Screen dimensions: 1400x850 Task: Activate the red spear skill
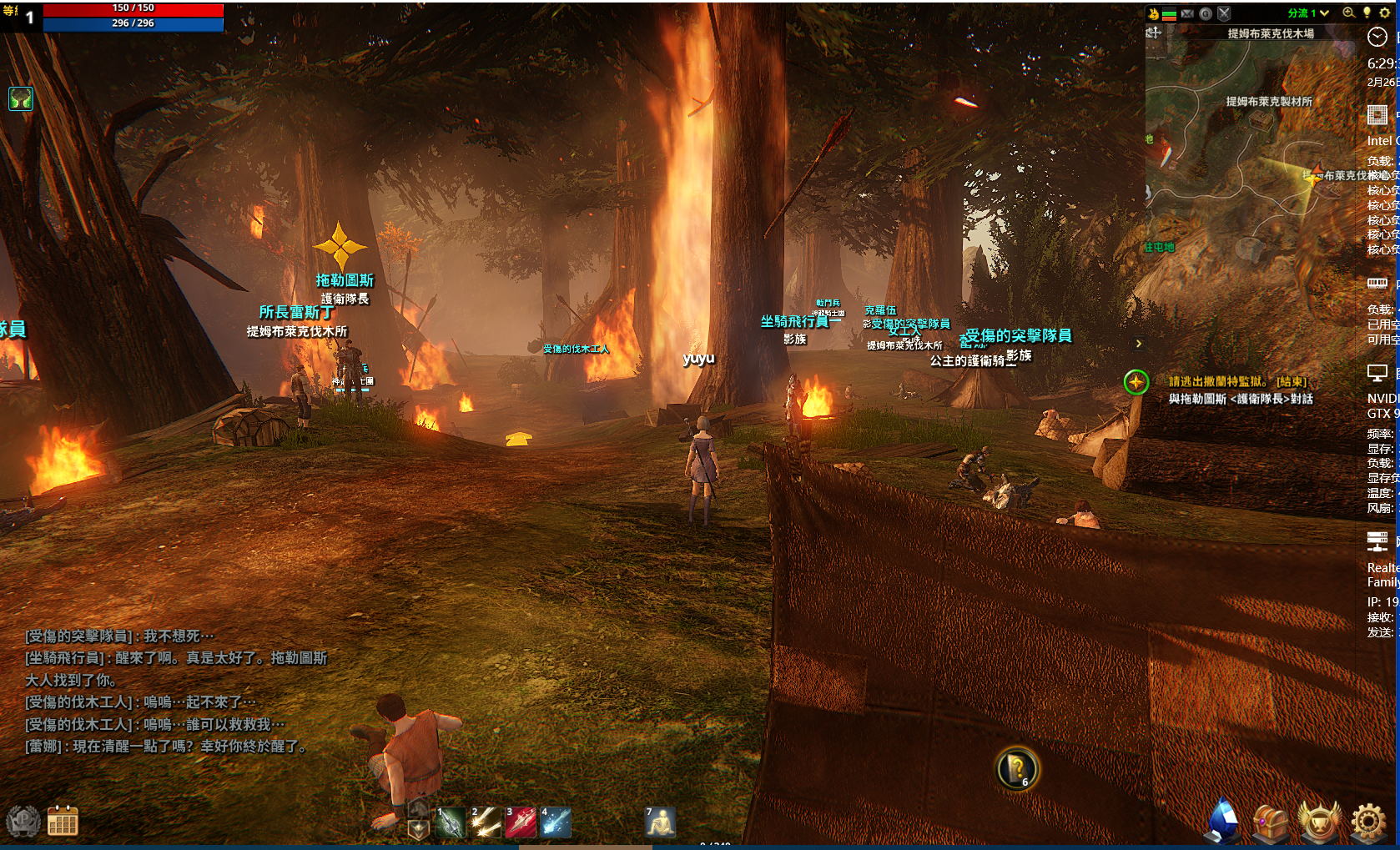[521, 822]
